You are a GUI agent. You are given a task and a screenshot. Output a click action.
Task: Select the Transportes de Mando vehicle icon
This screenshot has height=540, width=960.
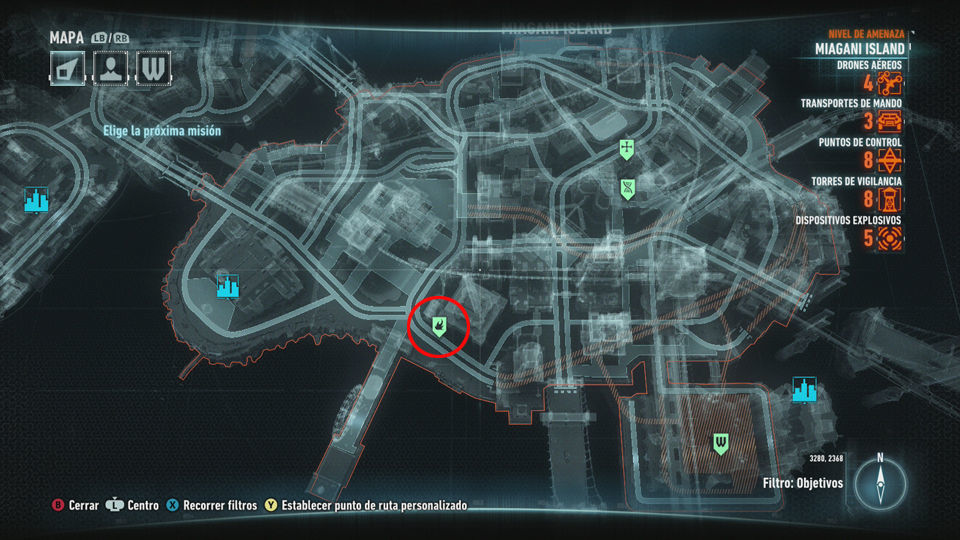(889, 123)
